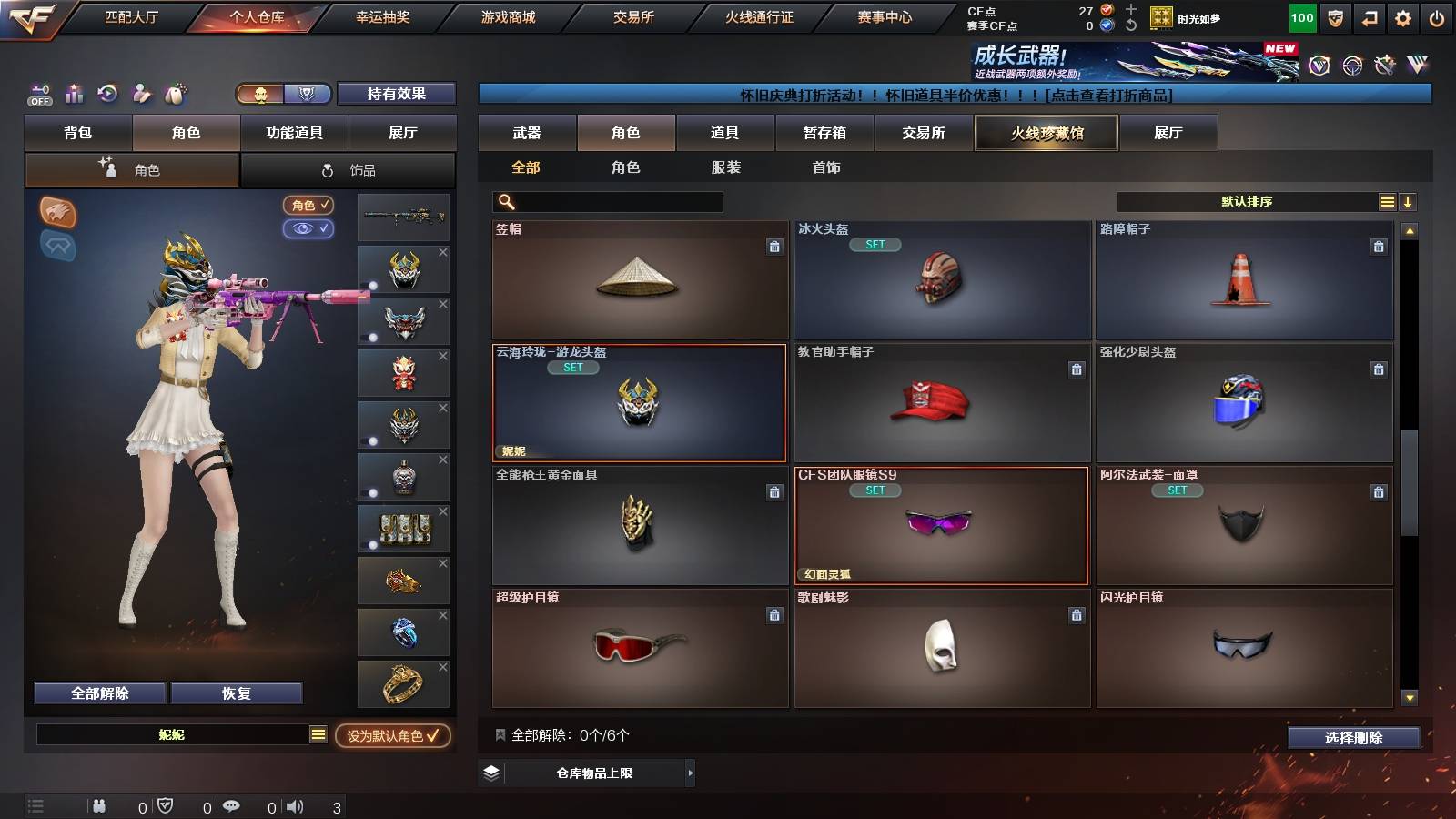Click the 全部解除 button under the character

point(98,693)
